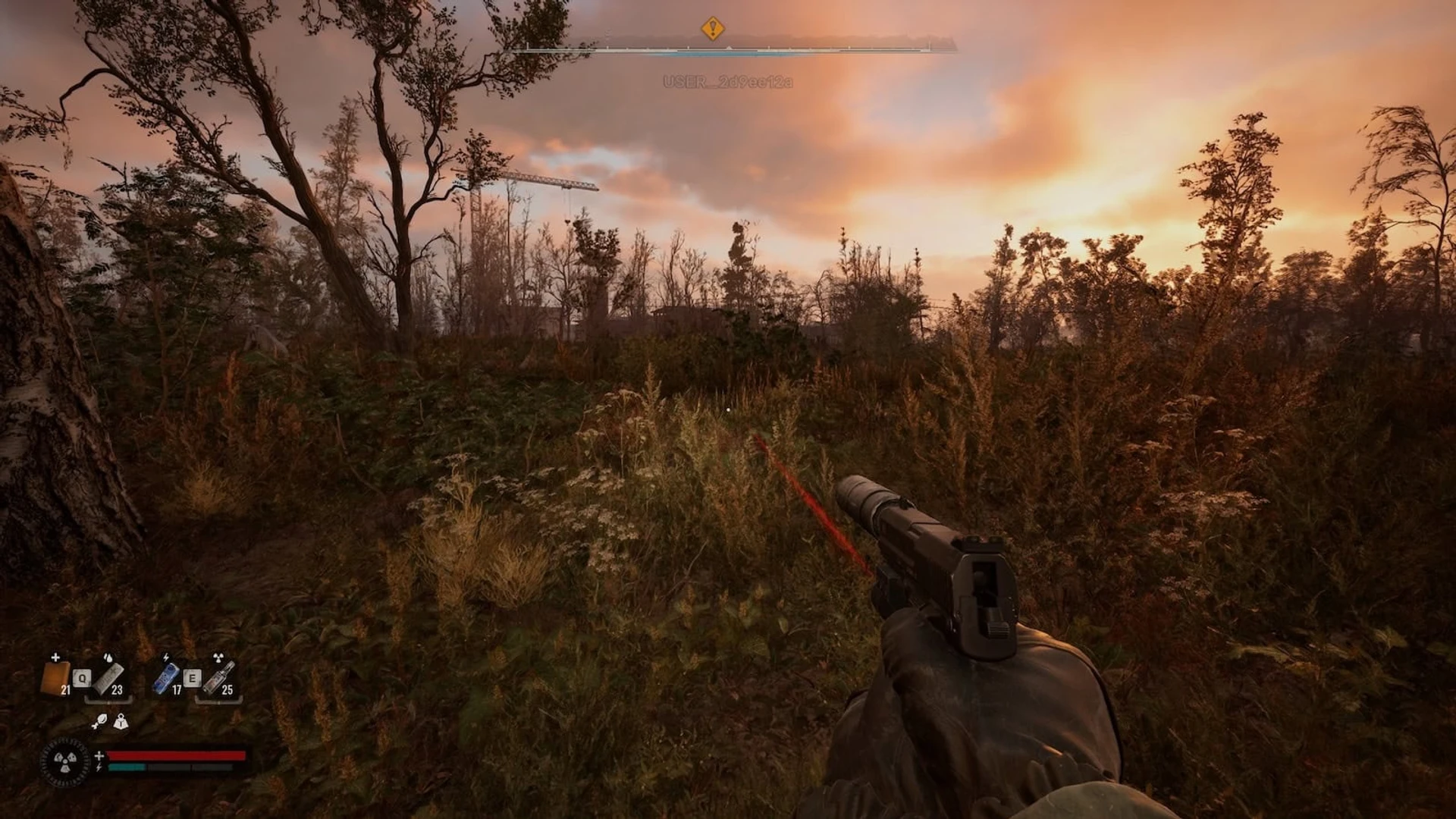Click the bandage in the Q quickslot

[x=108, y=679]
